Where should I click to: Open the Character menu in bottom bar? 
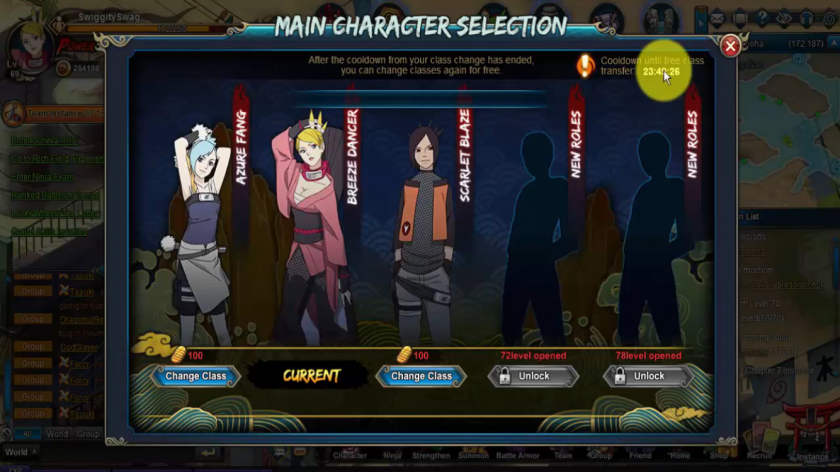click(350, 455)
